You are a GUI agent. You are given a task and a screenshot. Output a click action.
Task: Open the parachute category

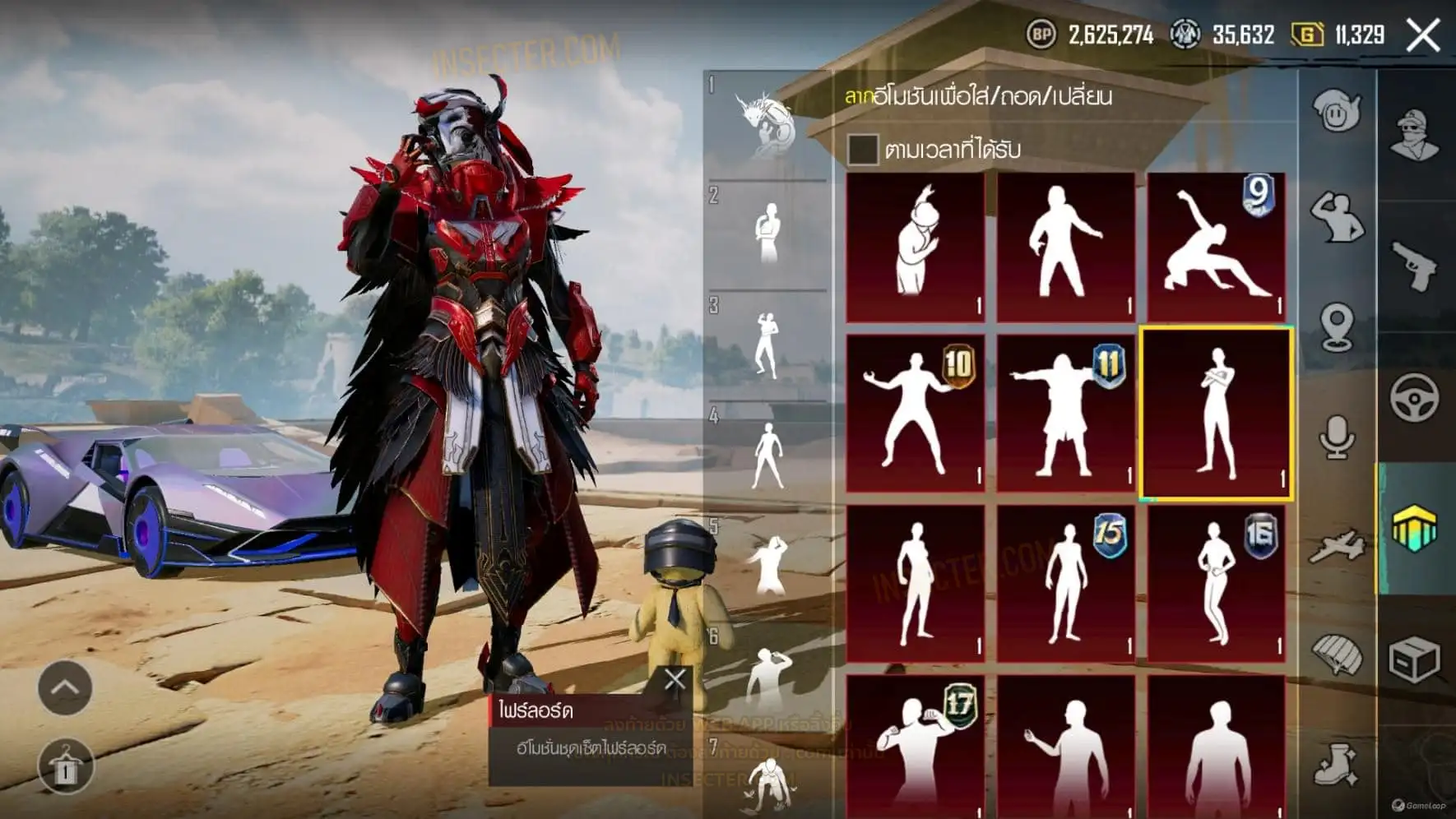pyautogui.click(x=1337, y=655)
